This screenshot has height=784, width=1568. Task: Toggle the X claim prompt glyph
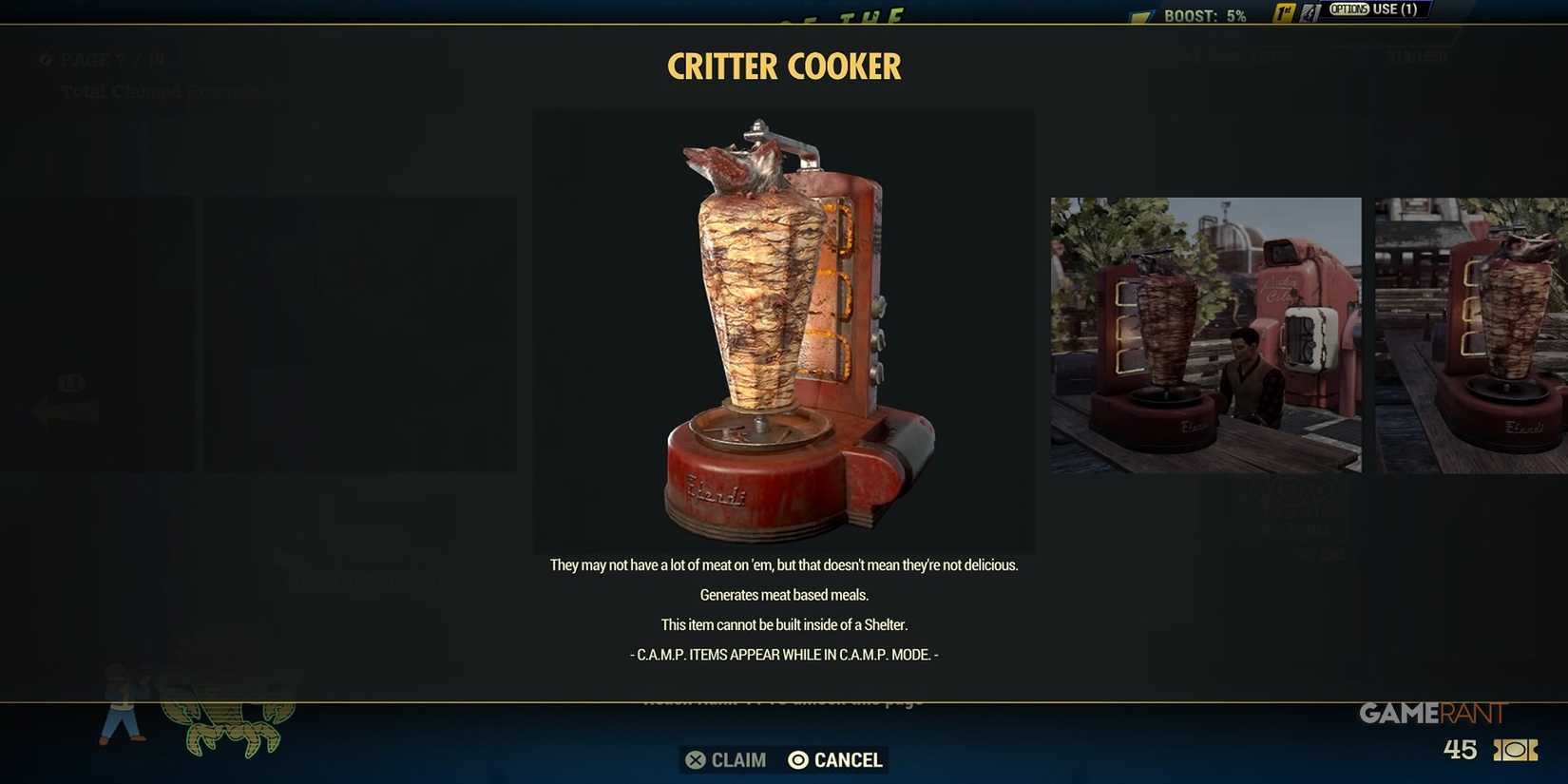pyautogui.click(x=695, y=759)
